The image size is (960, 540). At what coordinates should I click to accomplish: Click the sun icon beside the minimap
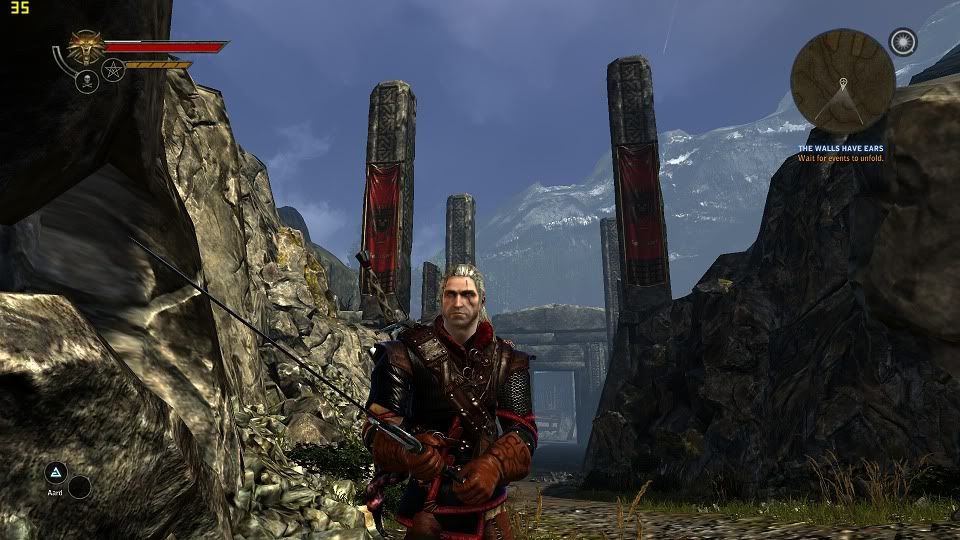pos(903,42)
